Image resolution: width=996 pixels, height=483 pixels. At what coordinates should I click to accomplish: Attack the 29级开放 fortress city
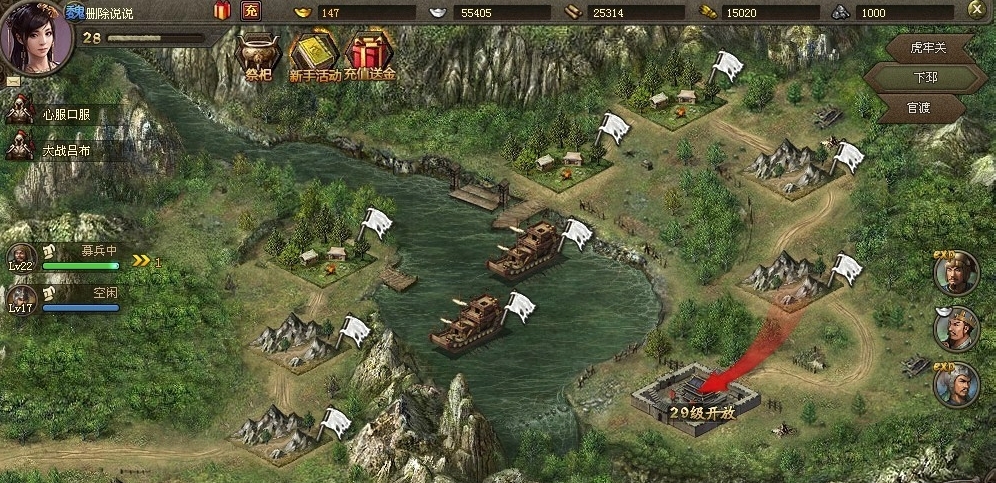tap(696, 395)
